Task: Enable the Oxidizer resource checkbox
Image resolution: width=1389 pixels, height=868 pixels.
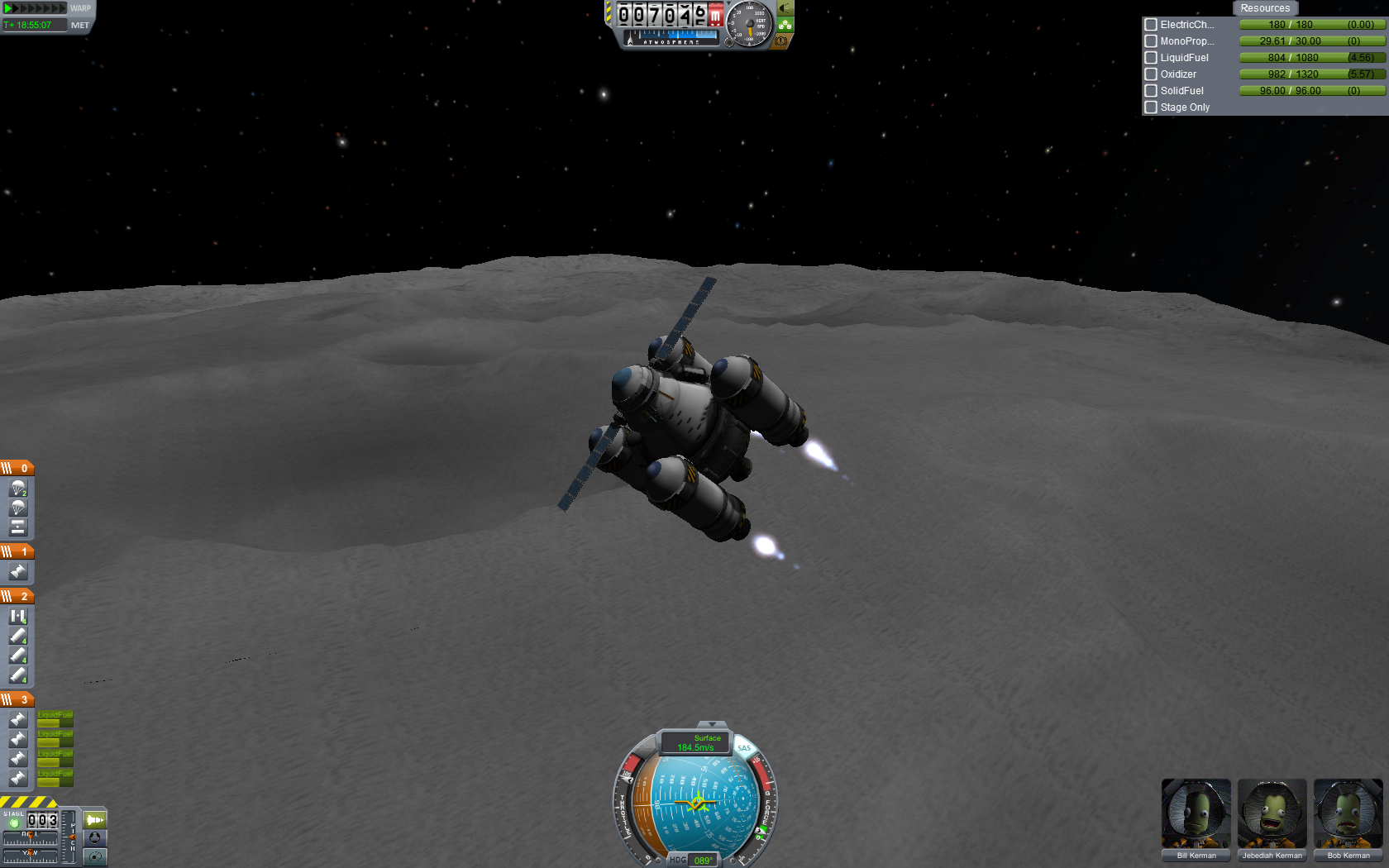Action: click(1151, 74)
